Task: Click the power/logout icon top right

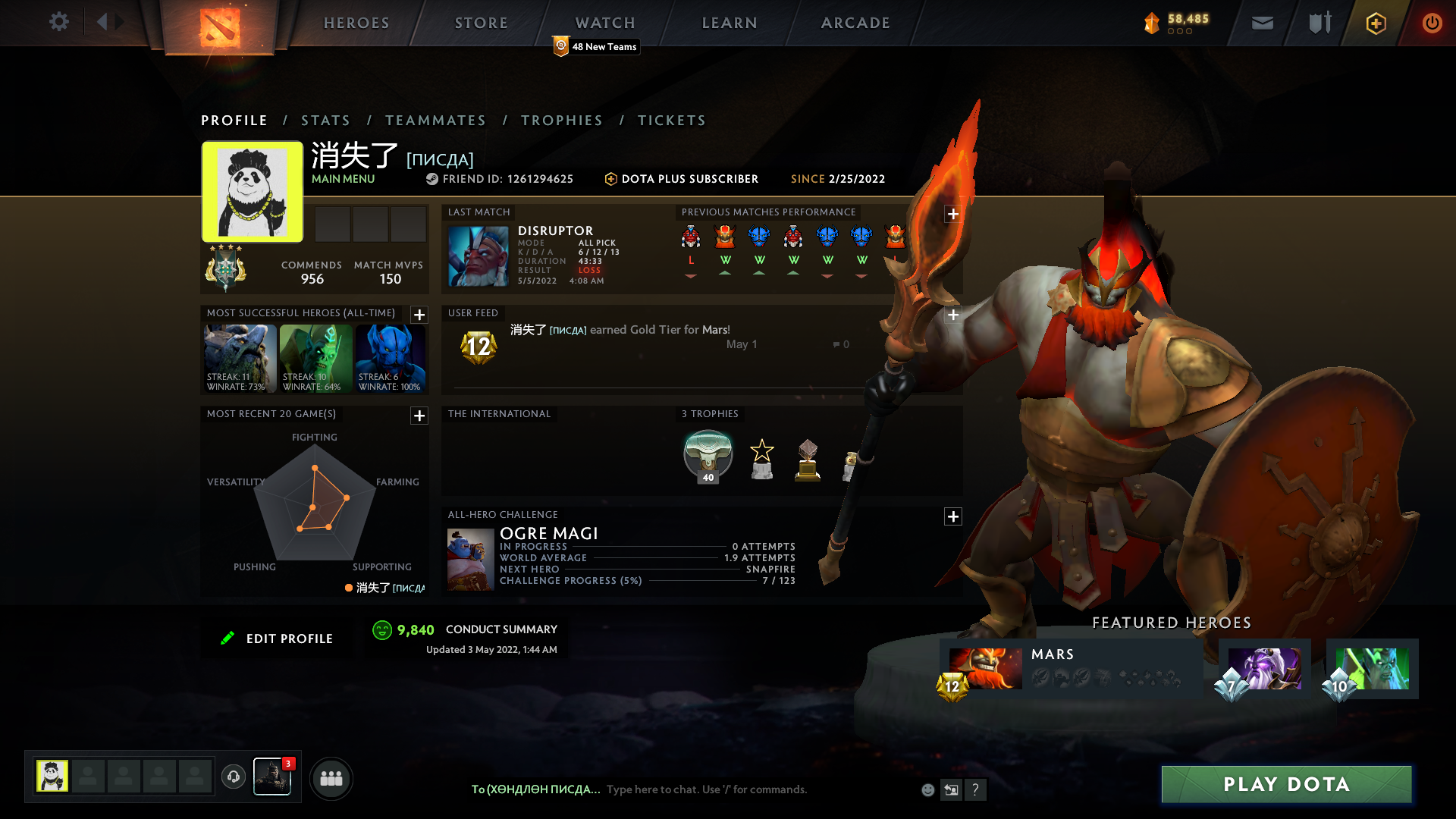Action: pos(1432,23)
